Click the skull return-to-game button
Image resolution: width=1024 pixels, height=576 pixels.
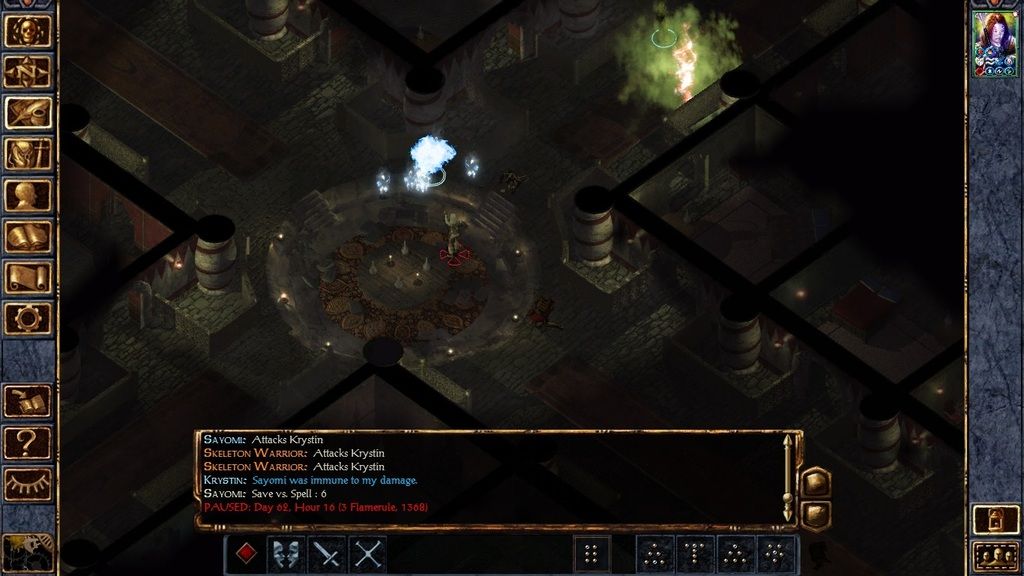pyautogui.click(x=28, y=29)
